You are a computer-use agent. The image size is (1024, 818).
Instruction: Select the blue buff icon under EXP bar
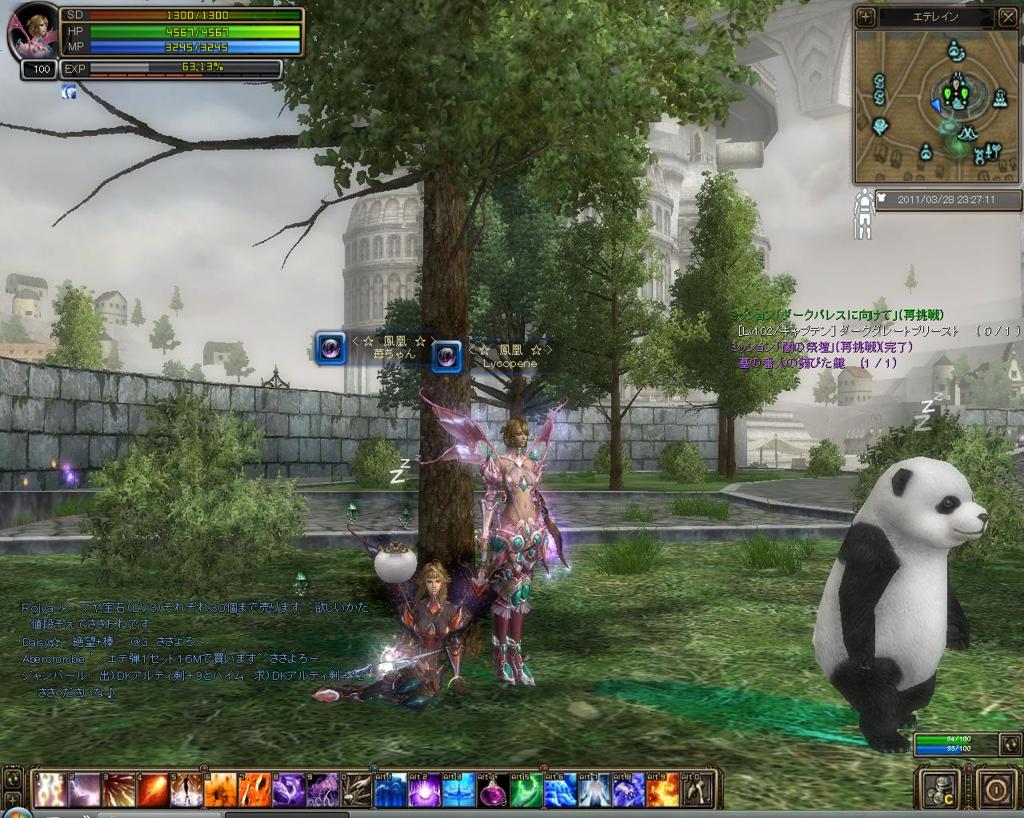coord(69,91)
